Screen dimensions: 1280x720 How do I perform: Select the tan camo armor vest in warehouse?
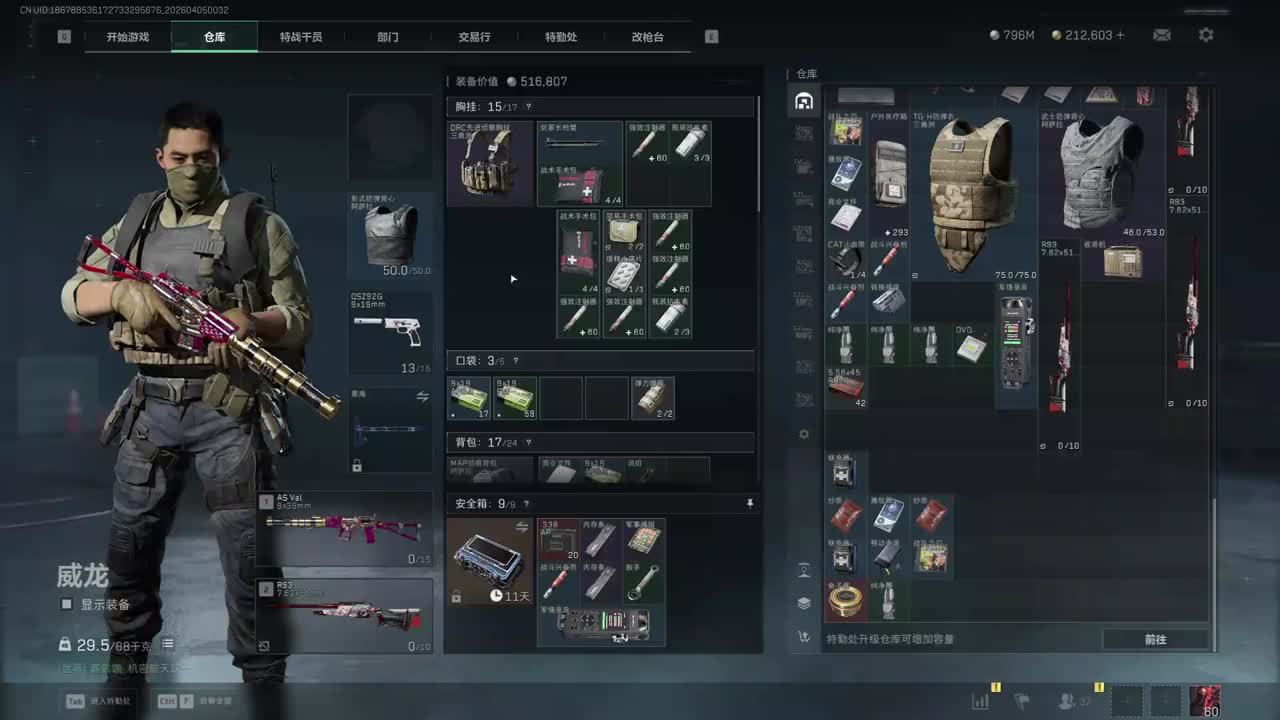tap(966, 194)
